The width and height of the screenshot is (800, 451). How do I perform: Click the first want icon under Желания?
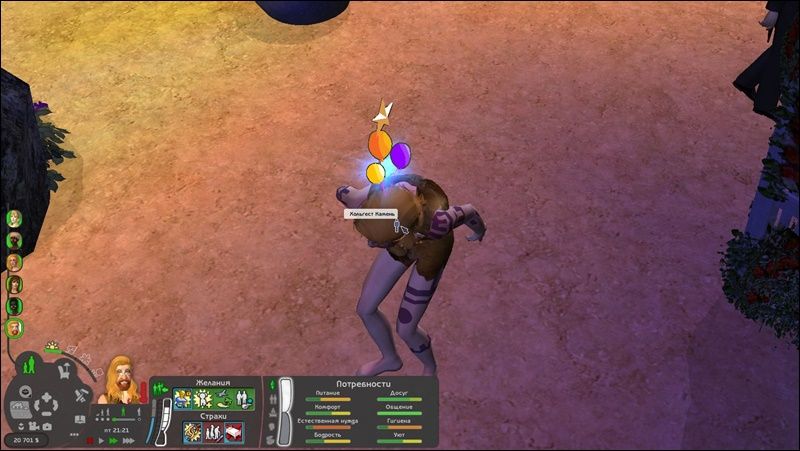coord(183,400)
